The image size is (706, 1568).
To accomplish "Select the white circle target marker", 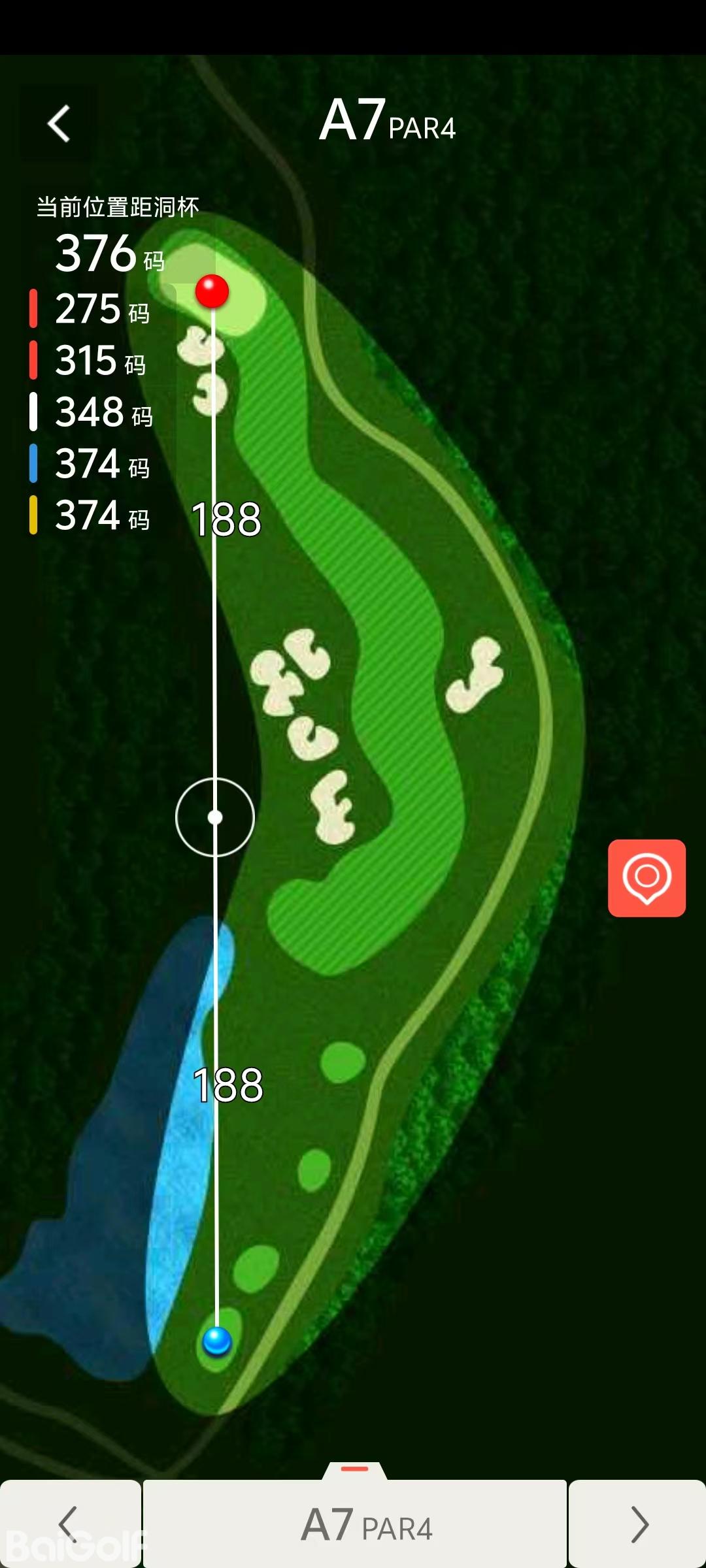I will 215,817.
